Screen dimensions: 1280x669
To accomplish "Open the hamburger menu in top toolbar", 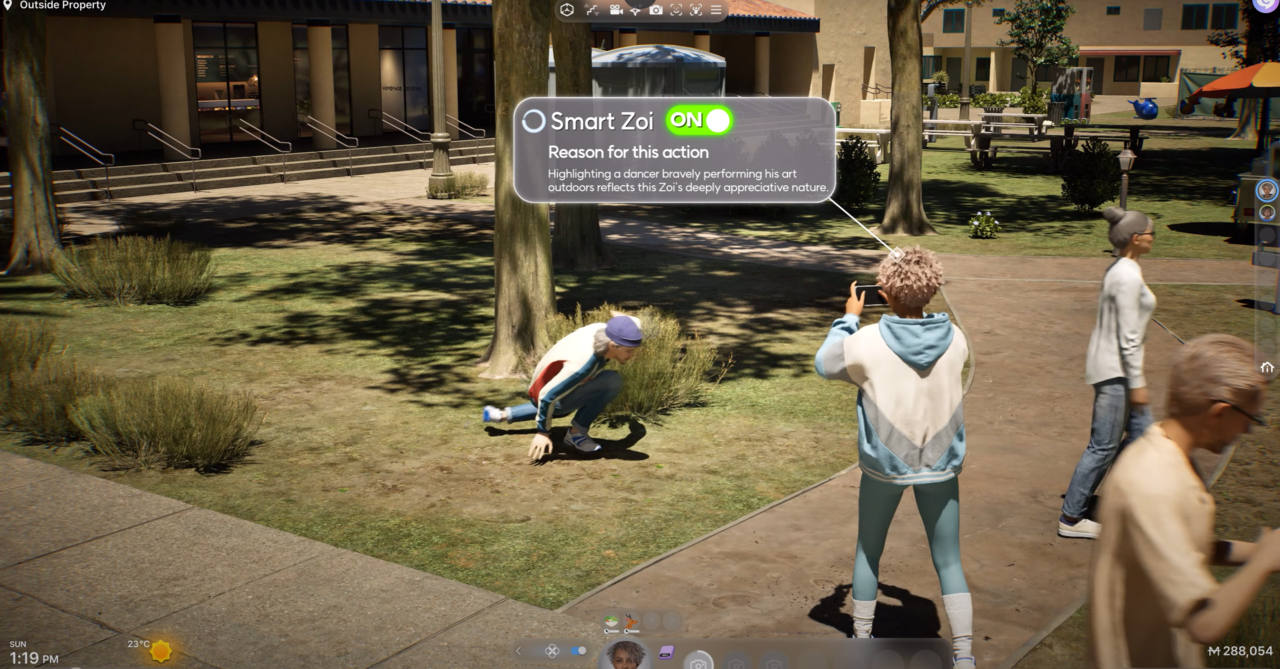I will point(716,10).
